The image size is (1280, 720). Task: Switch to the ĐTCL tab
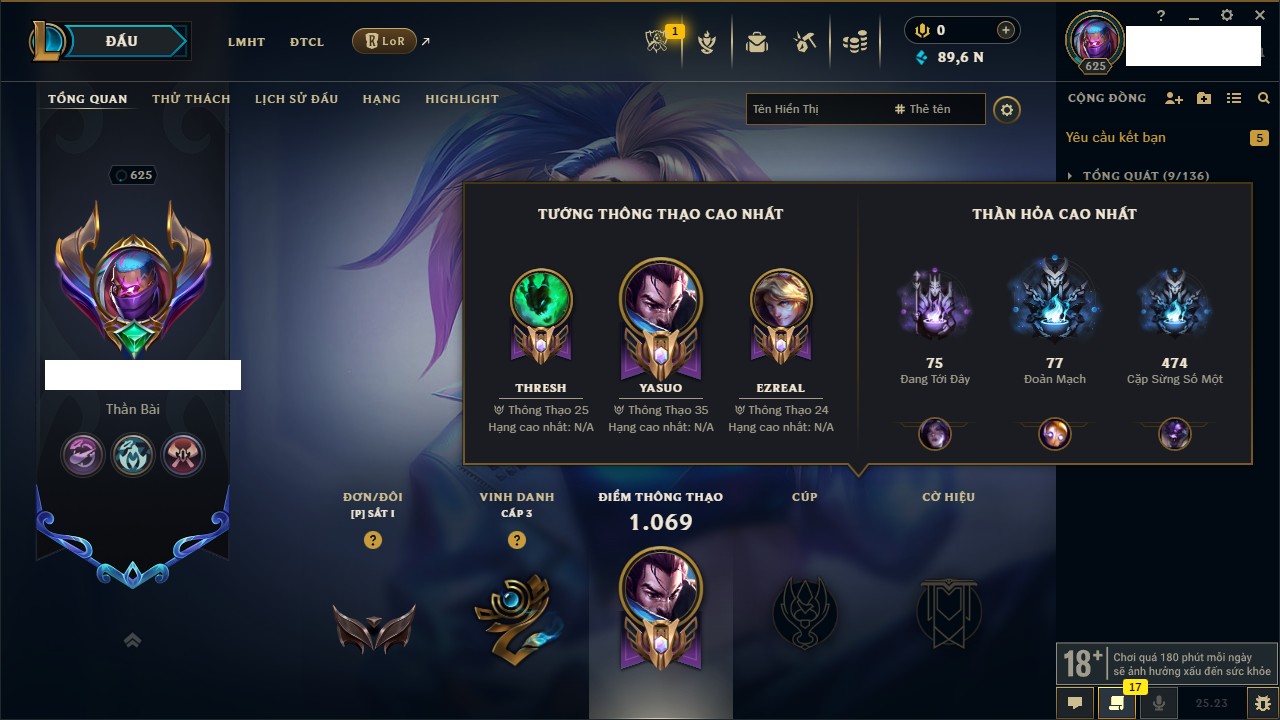[307, 42]
